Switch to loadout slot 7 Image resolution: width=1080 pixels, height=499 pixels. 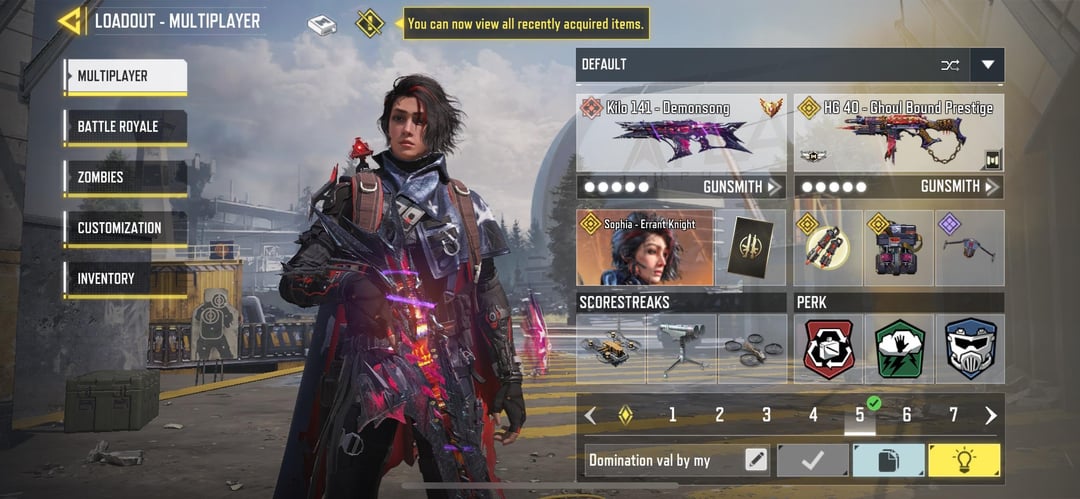point(953,415)
